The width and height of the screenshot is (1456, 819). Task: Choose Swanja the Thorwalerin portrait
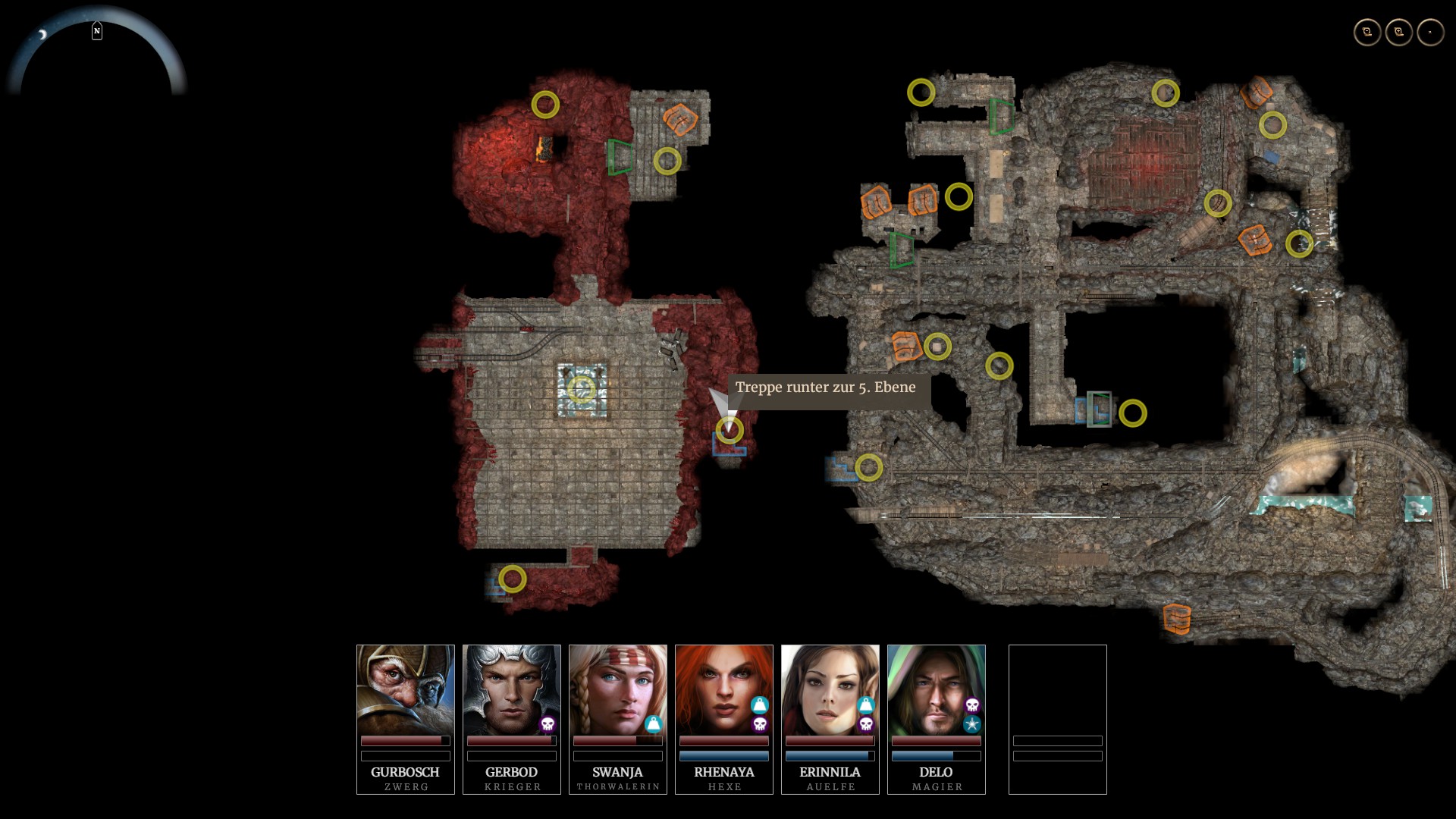[618, 689]
